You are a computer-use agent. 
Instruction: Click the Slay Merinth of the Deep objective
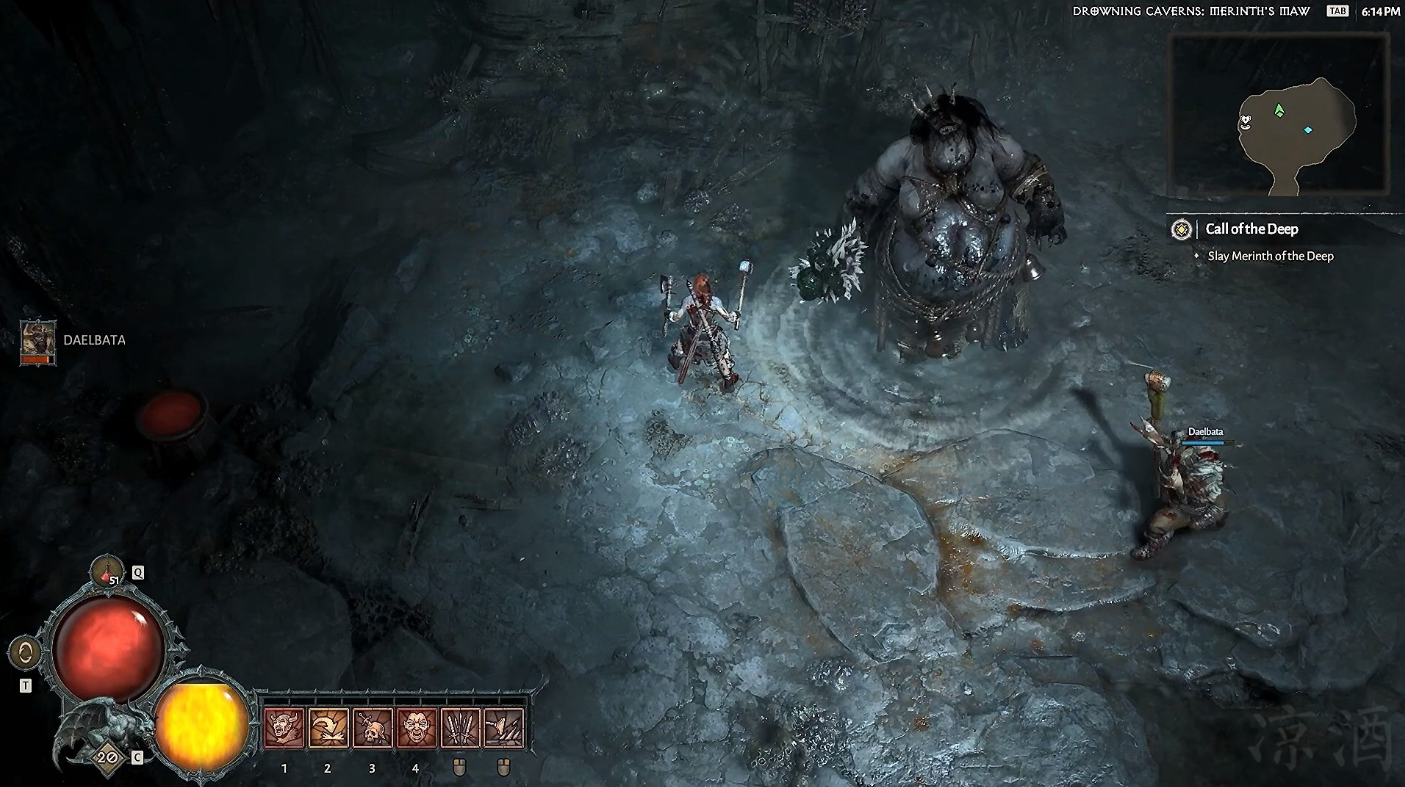point(1270,256)
